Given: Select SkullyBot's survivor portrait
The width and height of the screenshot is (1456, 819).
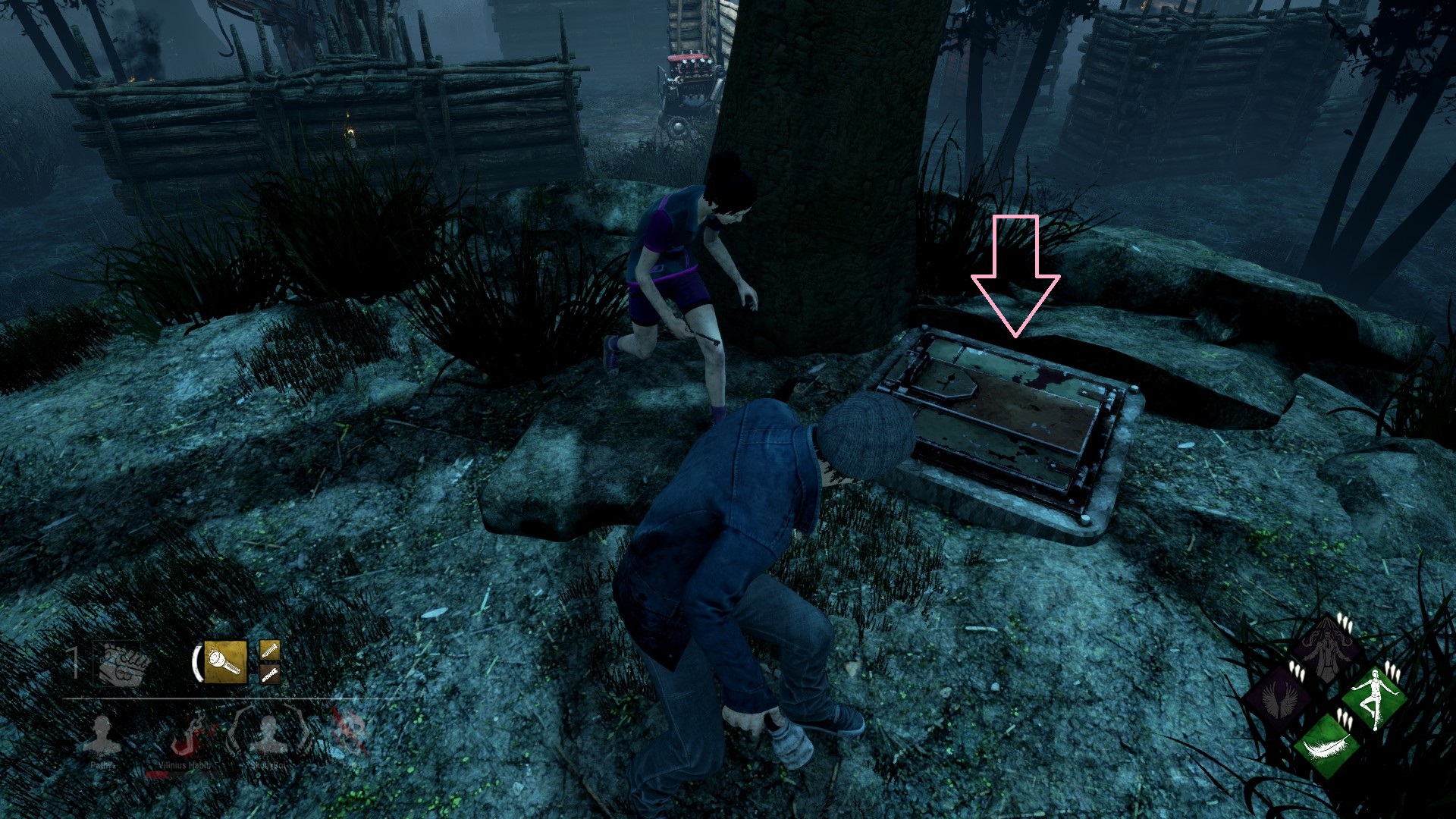Looking at the screenshot, I should click(270, 735).
